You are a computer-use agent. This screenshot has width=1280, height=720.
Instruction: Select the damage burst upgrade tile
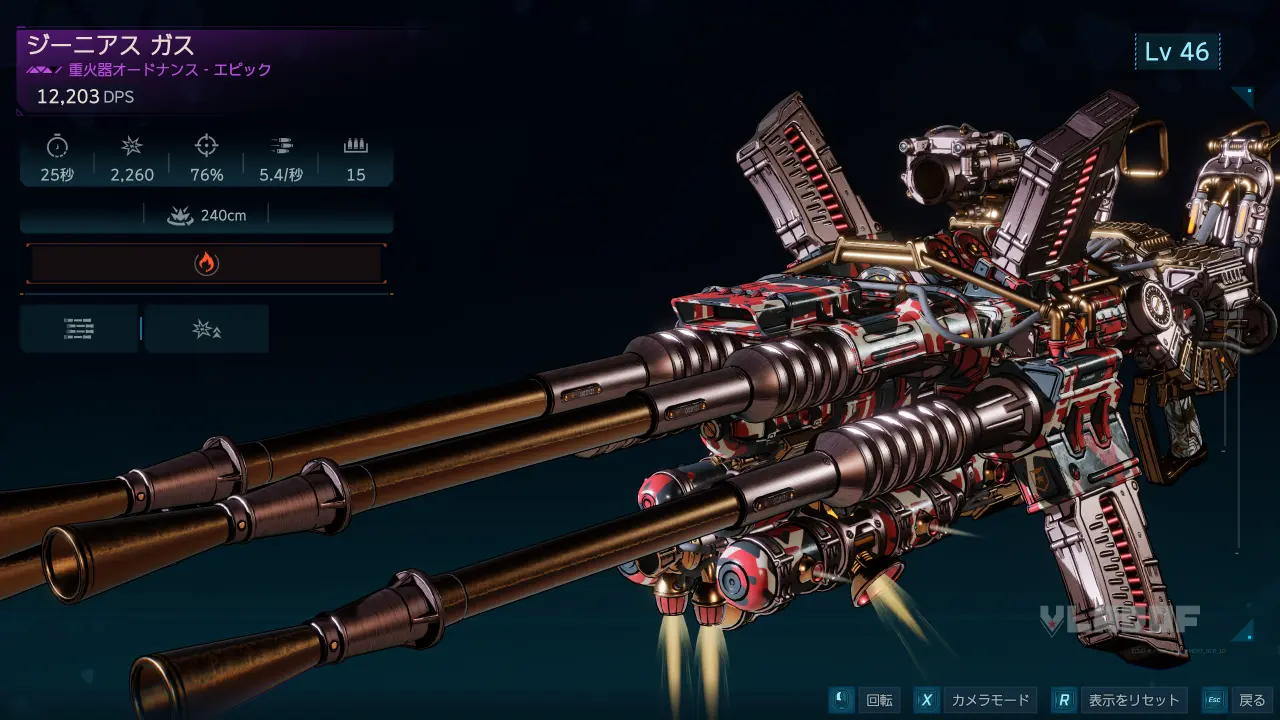(207, 329)
